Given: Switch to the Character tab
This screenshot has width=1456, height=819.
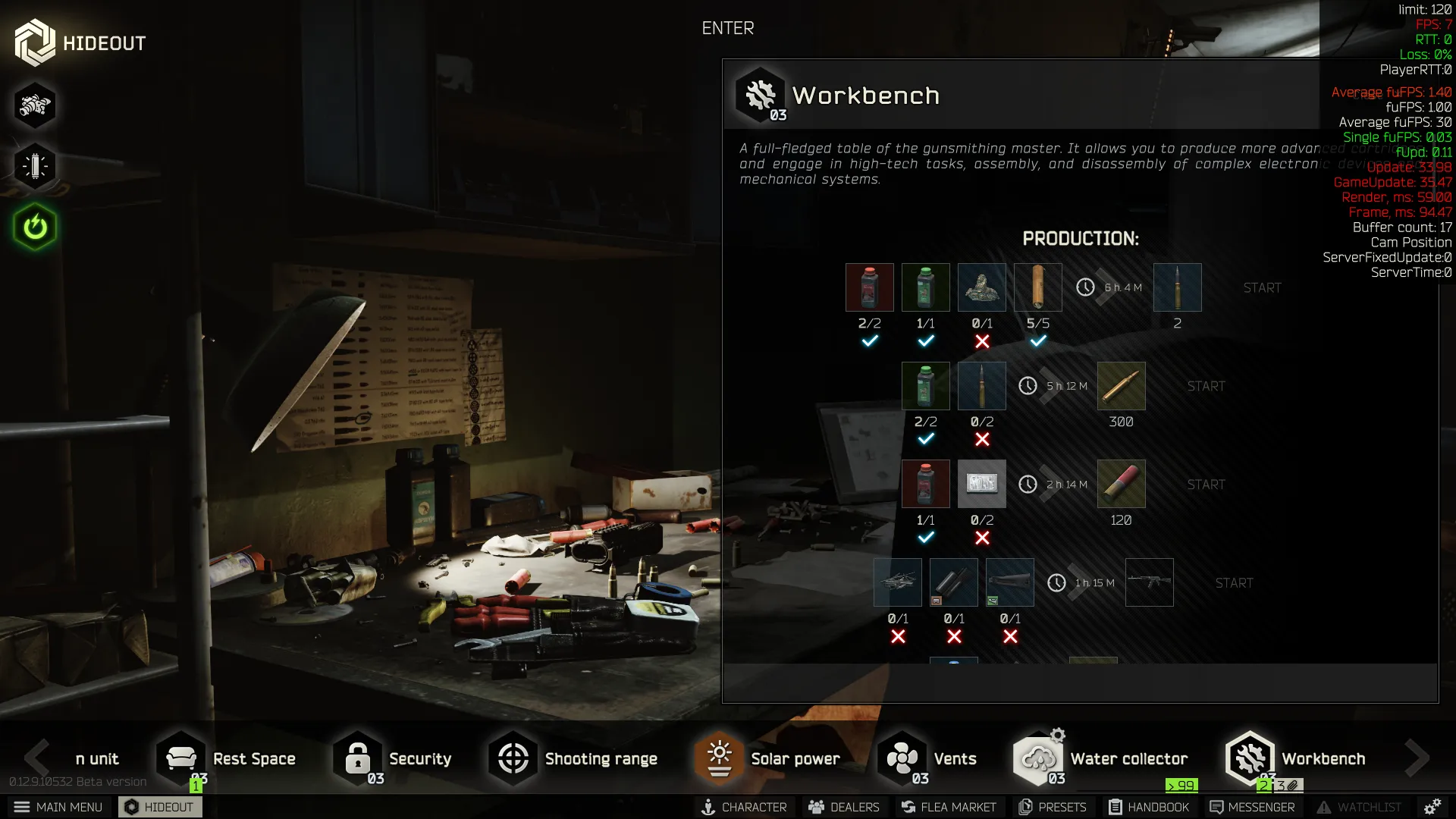Looking at the screenshot, I should 743,807.
